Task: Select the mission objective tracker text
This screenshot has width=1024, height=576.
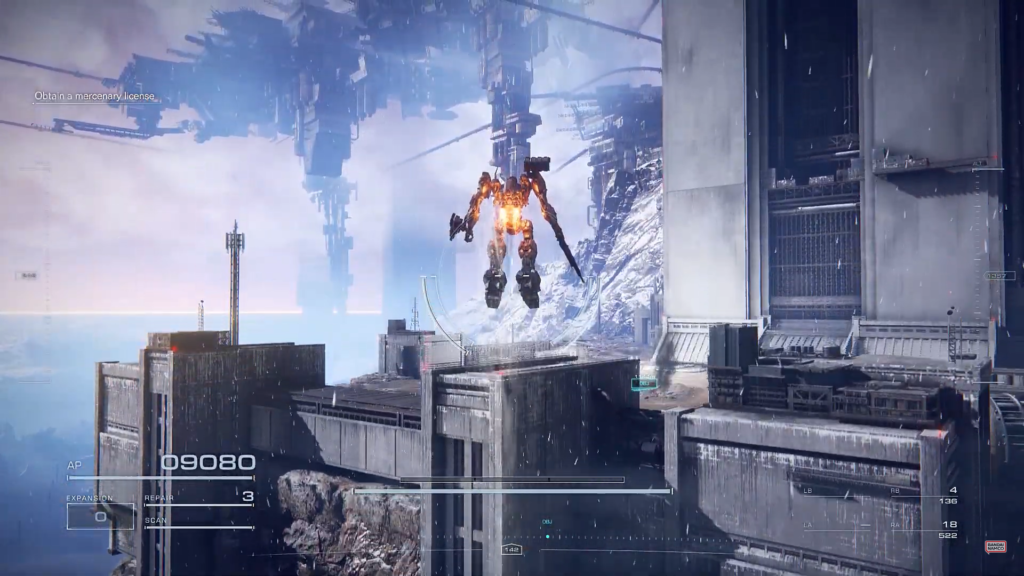Action: pos(95,97)
